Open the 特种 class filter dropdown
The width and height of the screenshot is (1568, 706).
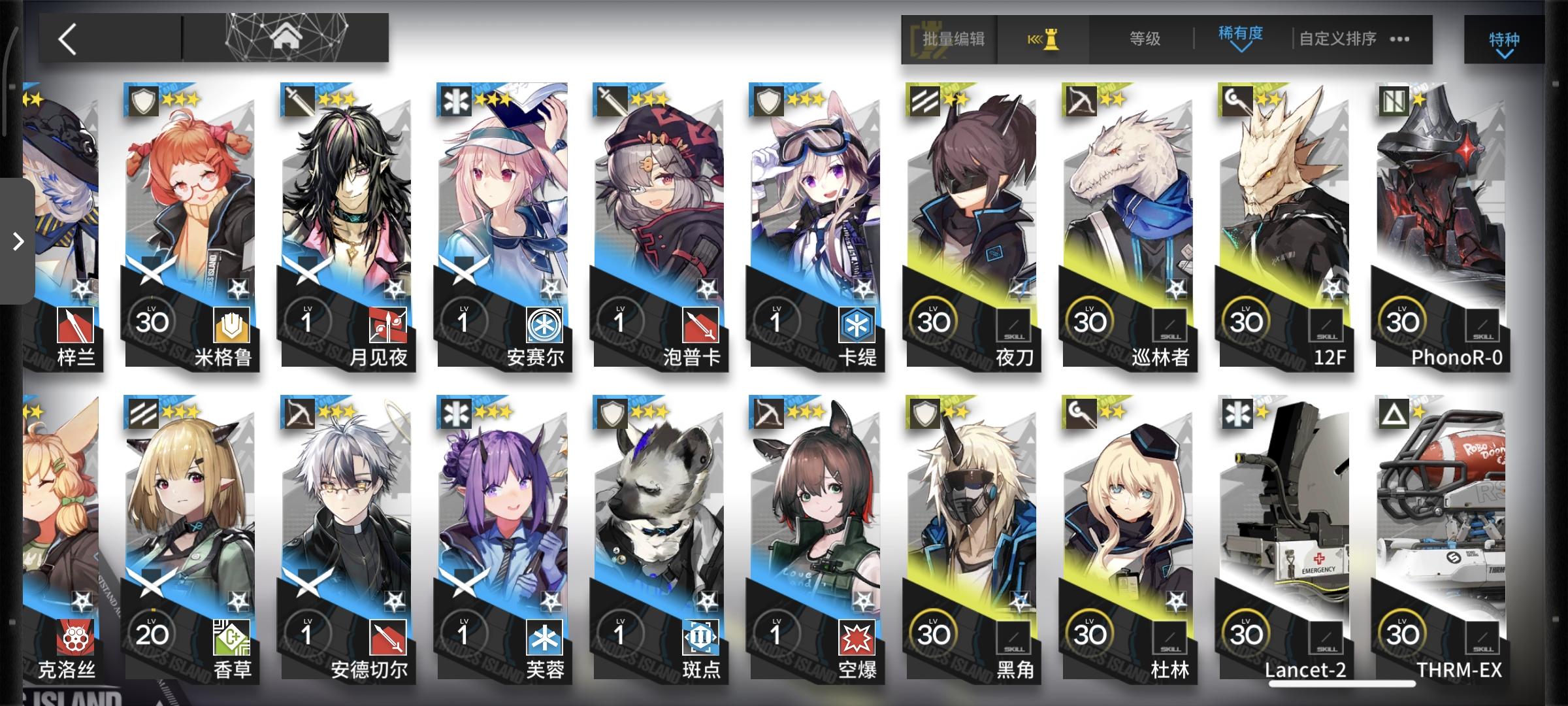[1502, 41]
